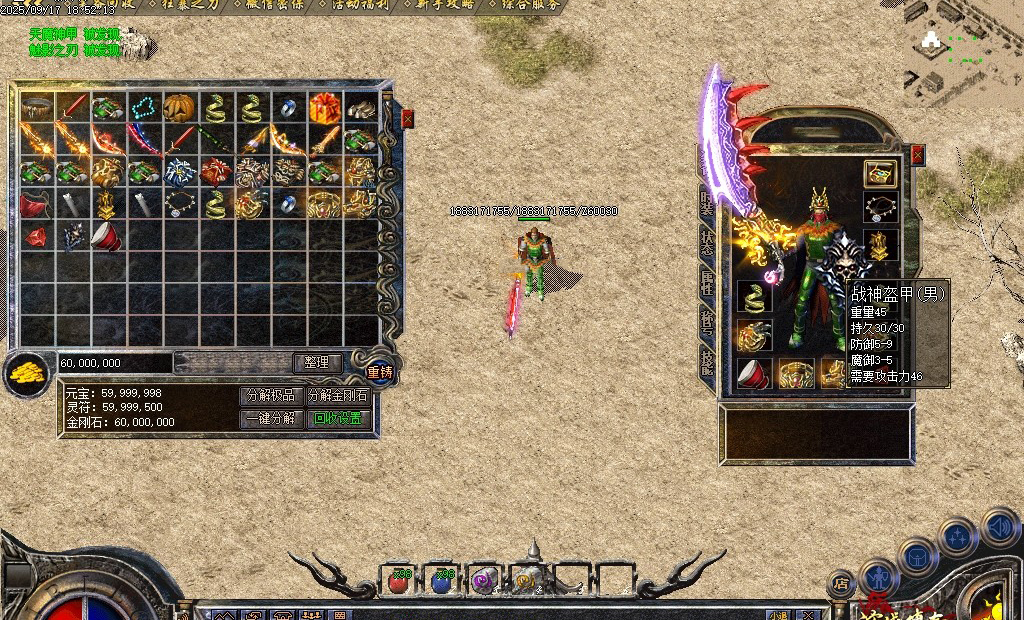Switch to the 状态 status tab

(707, 244)
